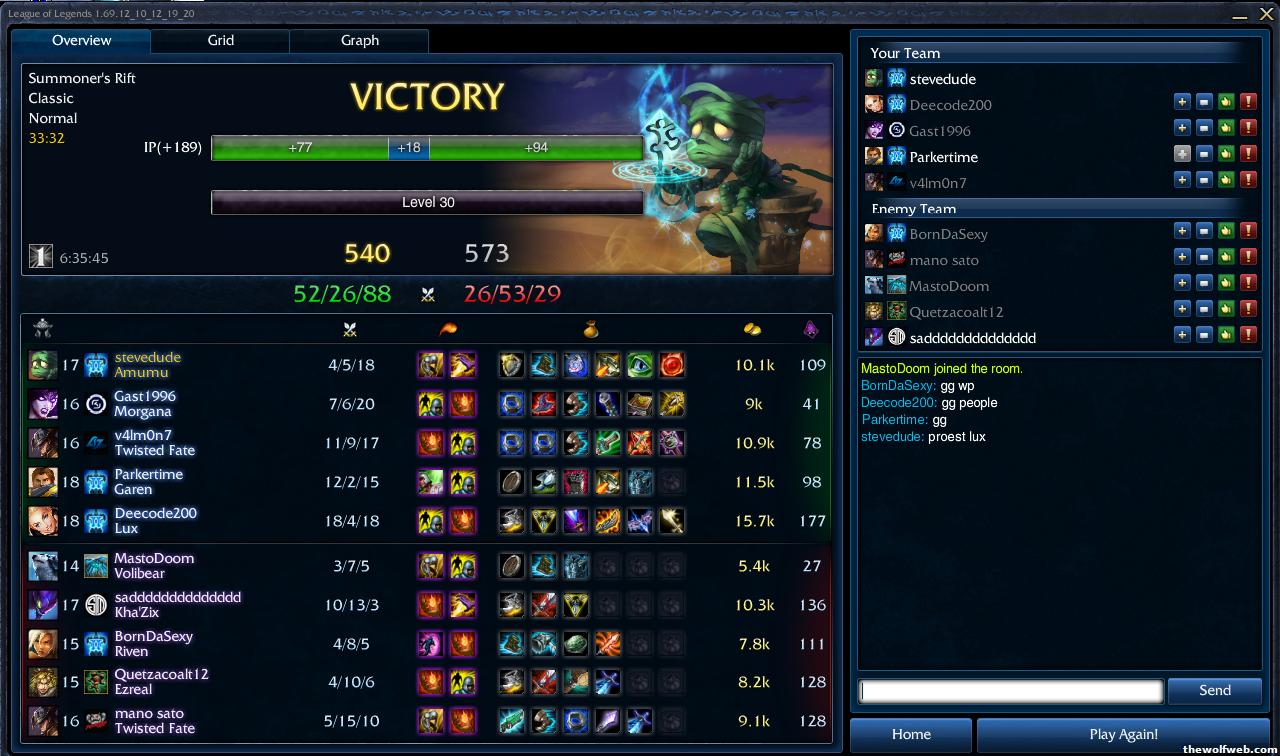Click Garen's champion portrait on scoreboard
The width and height of the screenshot is (1280, 756).
pyautogui.click(x=43, y=482)
